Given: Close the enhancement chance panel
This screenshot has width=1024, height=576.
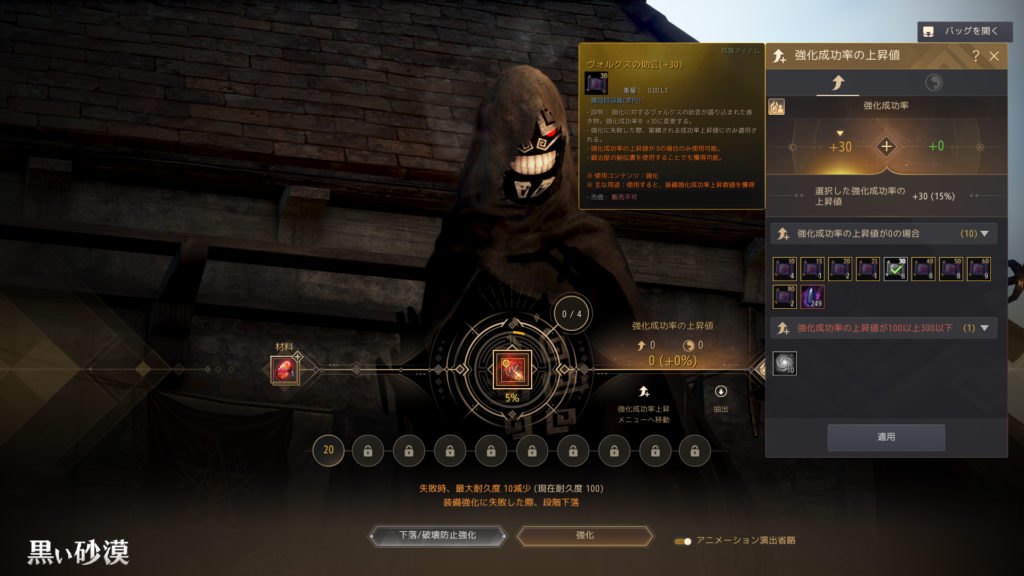Looking at the screenshot, I should tap(994, 56).
